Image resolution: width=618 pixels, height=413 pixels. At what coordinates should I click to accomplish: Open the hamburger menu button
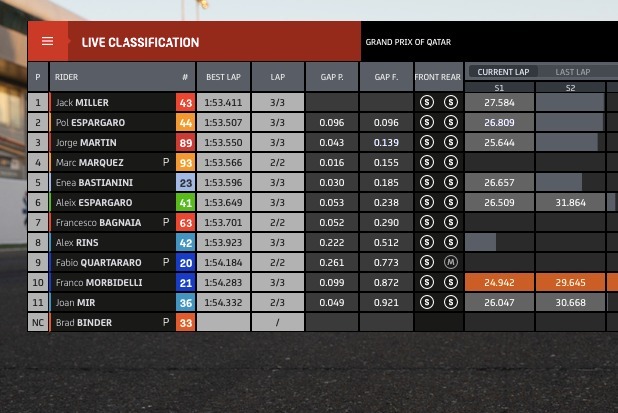point(47,42)
